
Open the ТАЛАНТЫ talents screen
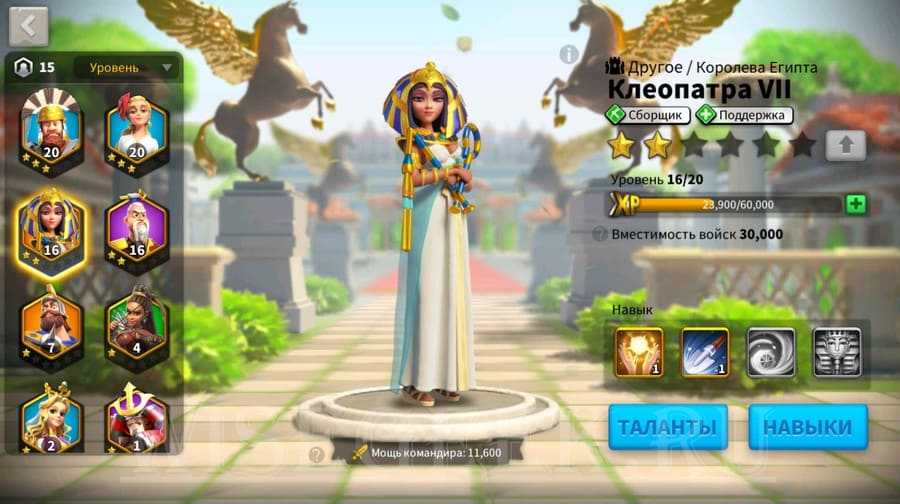click(x=668, y=427)
